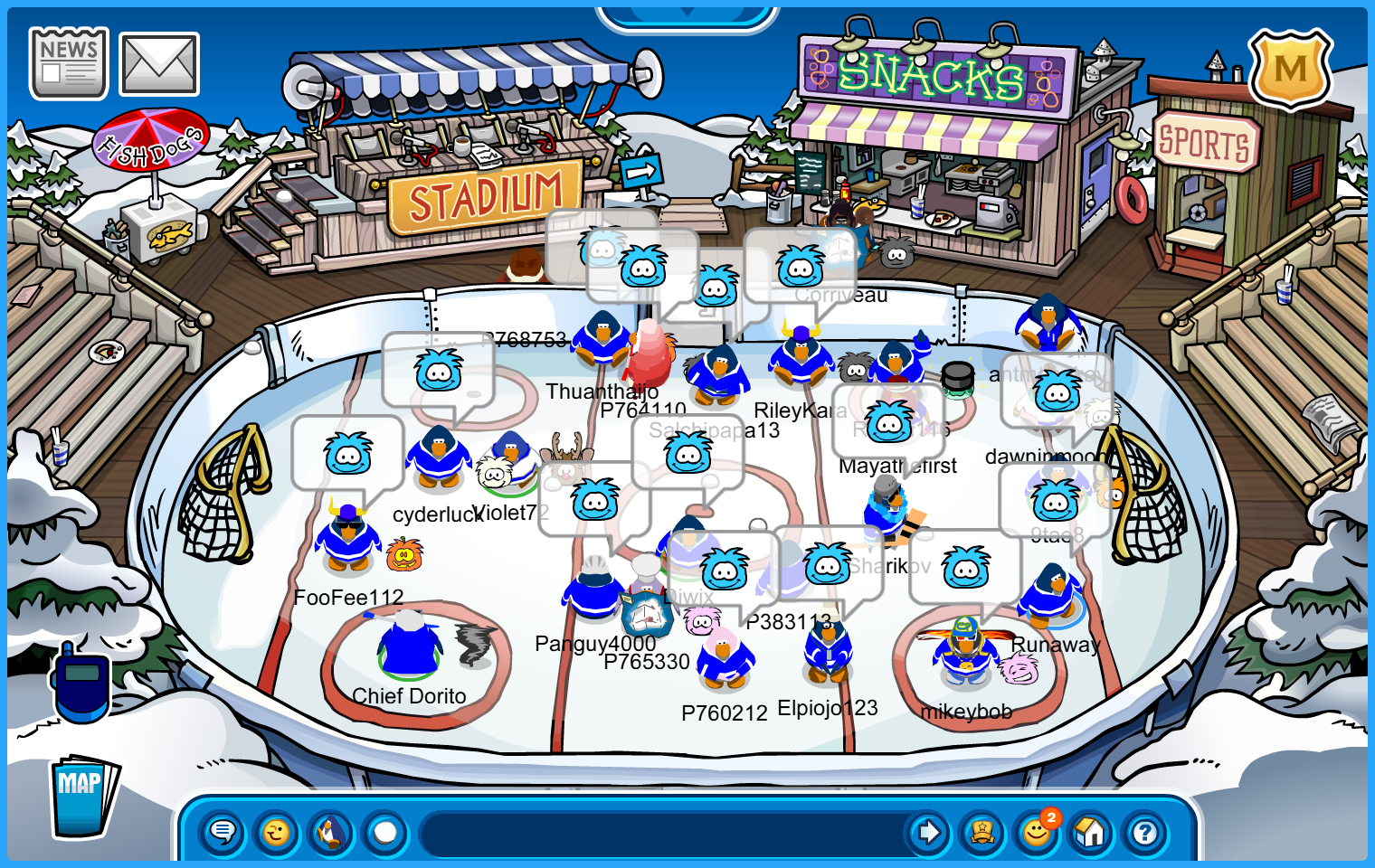This screenshot has height=868, width=1375.
Task: Open the question mark help menu
Action: click(x=1145, y=832)
